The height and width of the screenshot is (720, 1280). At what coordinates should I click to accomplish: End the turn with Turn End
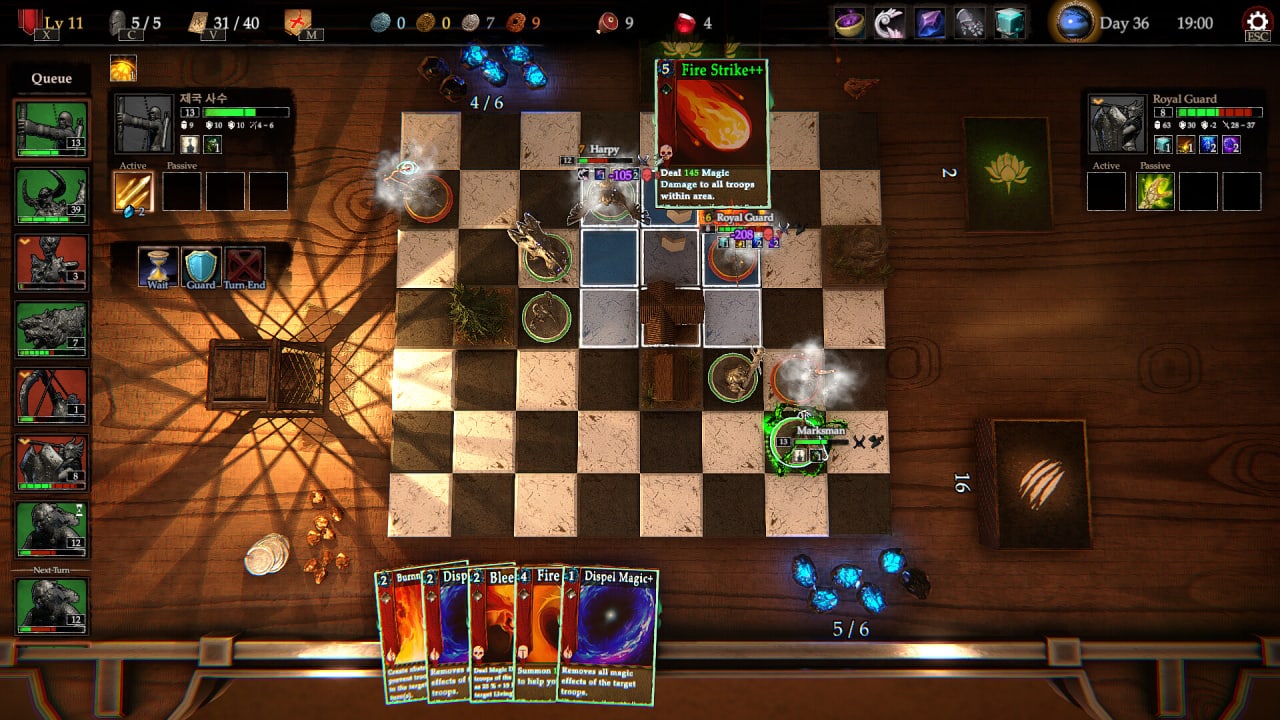(244, 267)
